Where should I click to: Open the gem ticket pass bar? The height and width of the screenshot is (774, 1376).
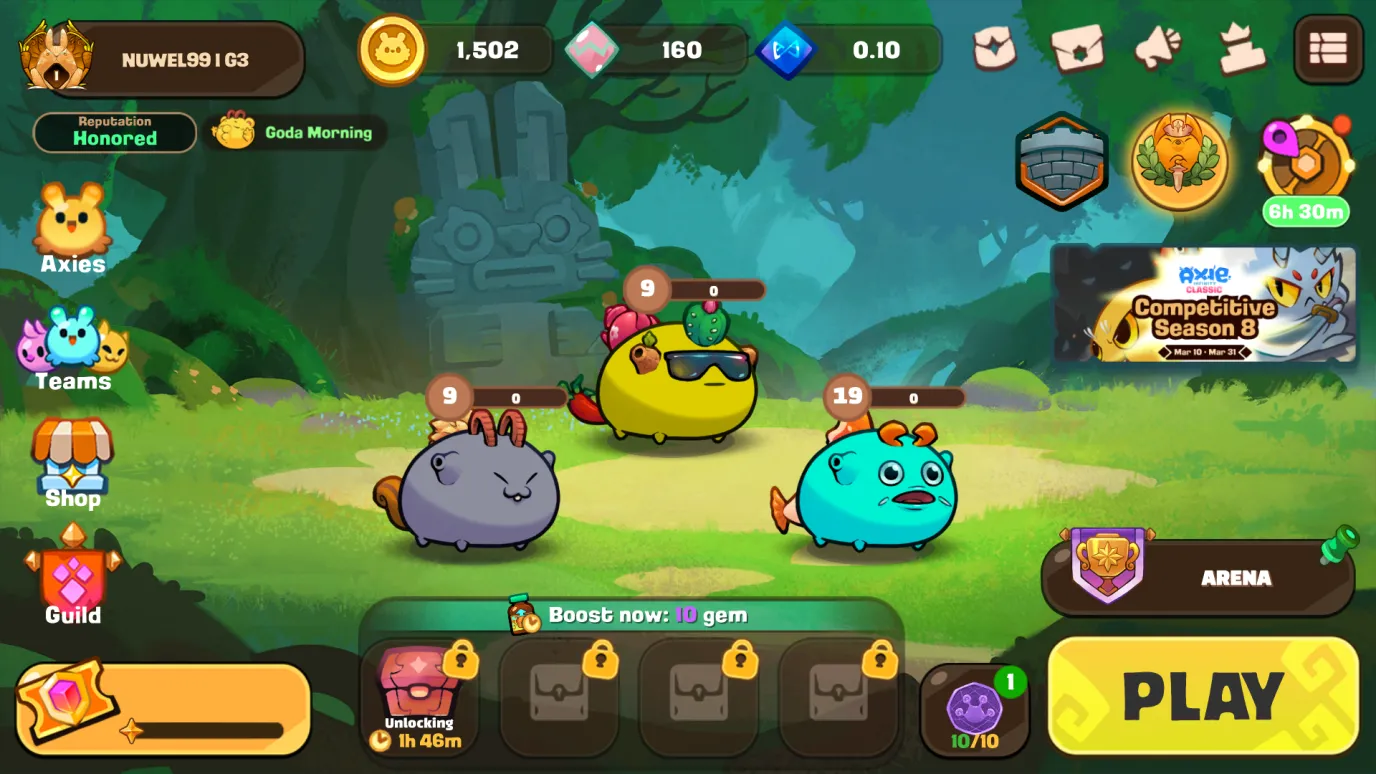[163, 709]
